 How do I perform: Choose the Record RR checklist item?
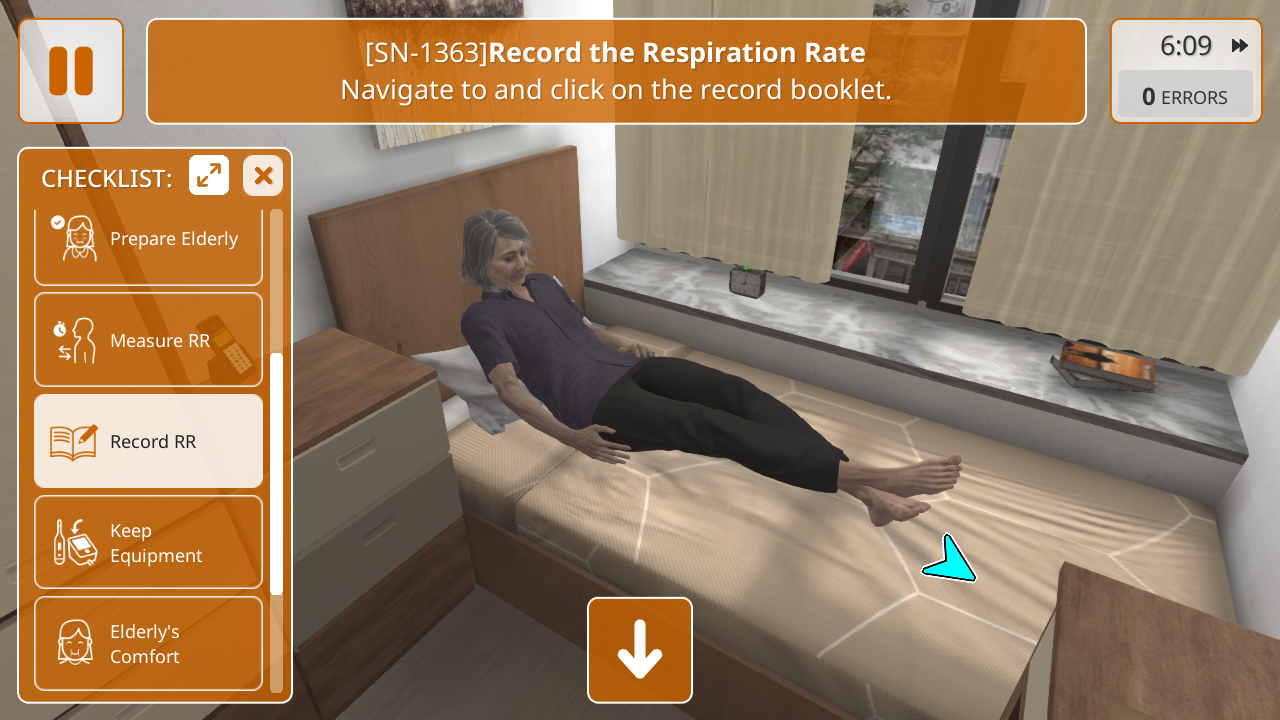click(x=148, y=441)
